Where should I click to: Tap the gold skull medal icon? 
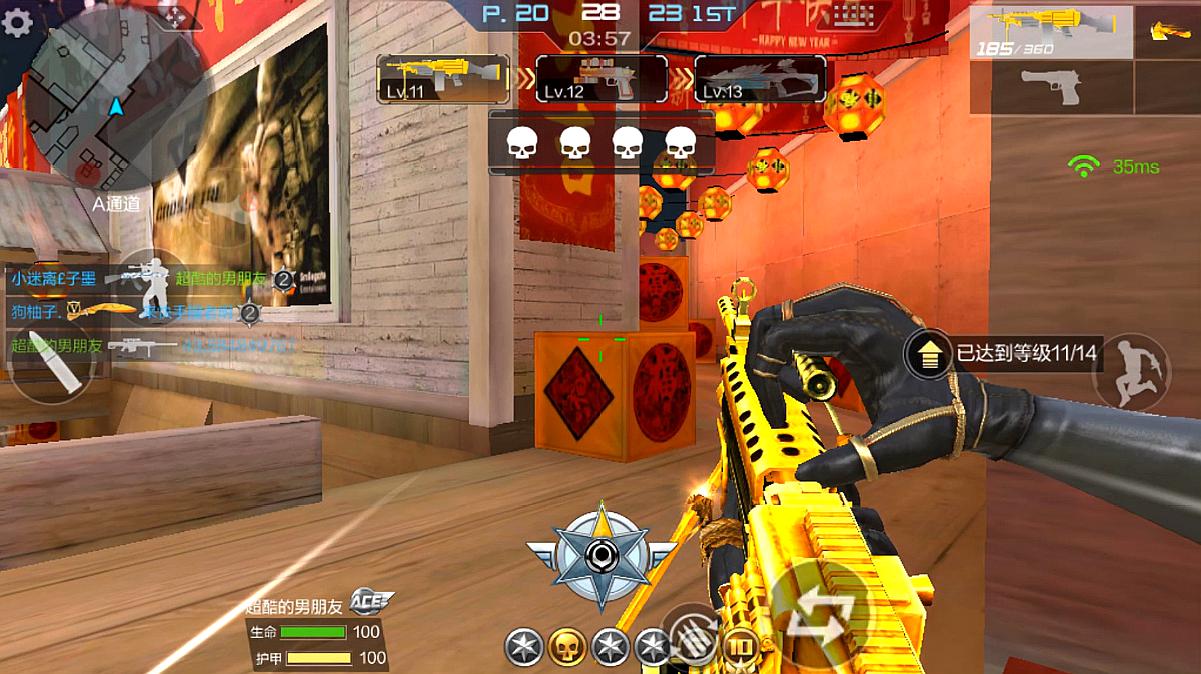567,647
